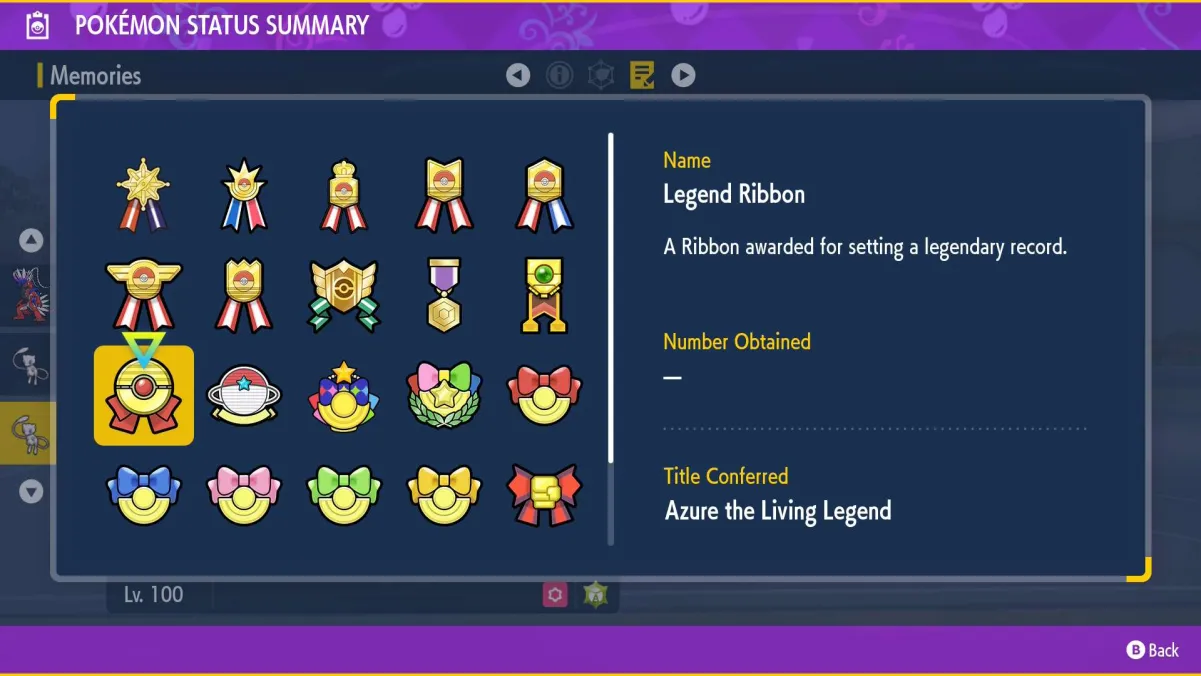Select the winged gold shield ribbon
Screen dimensions: 1201x676
point(344,295)
